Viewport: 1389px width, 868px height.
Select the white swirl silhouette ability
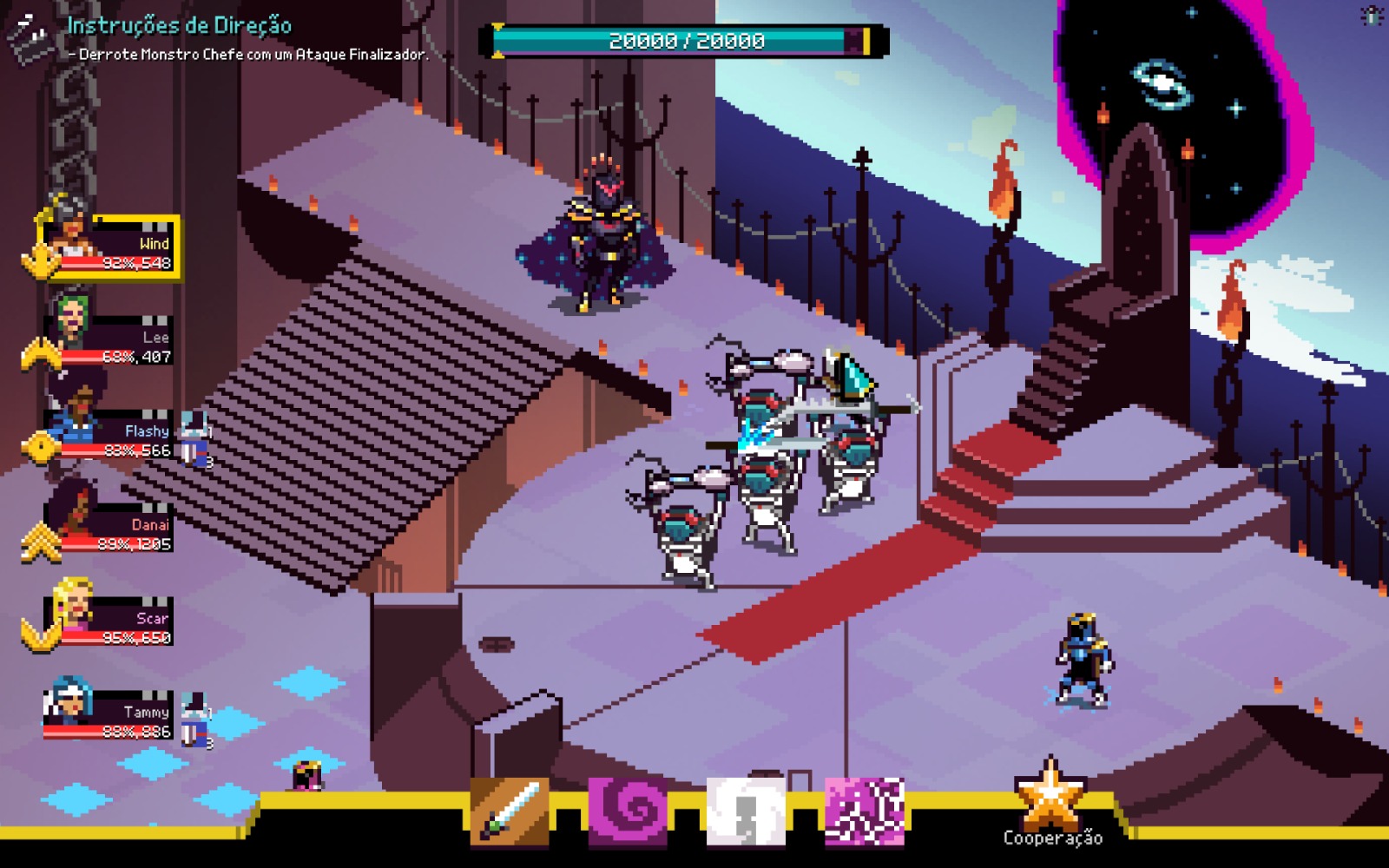tap(746, 812)
